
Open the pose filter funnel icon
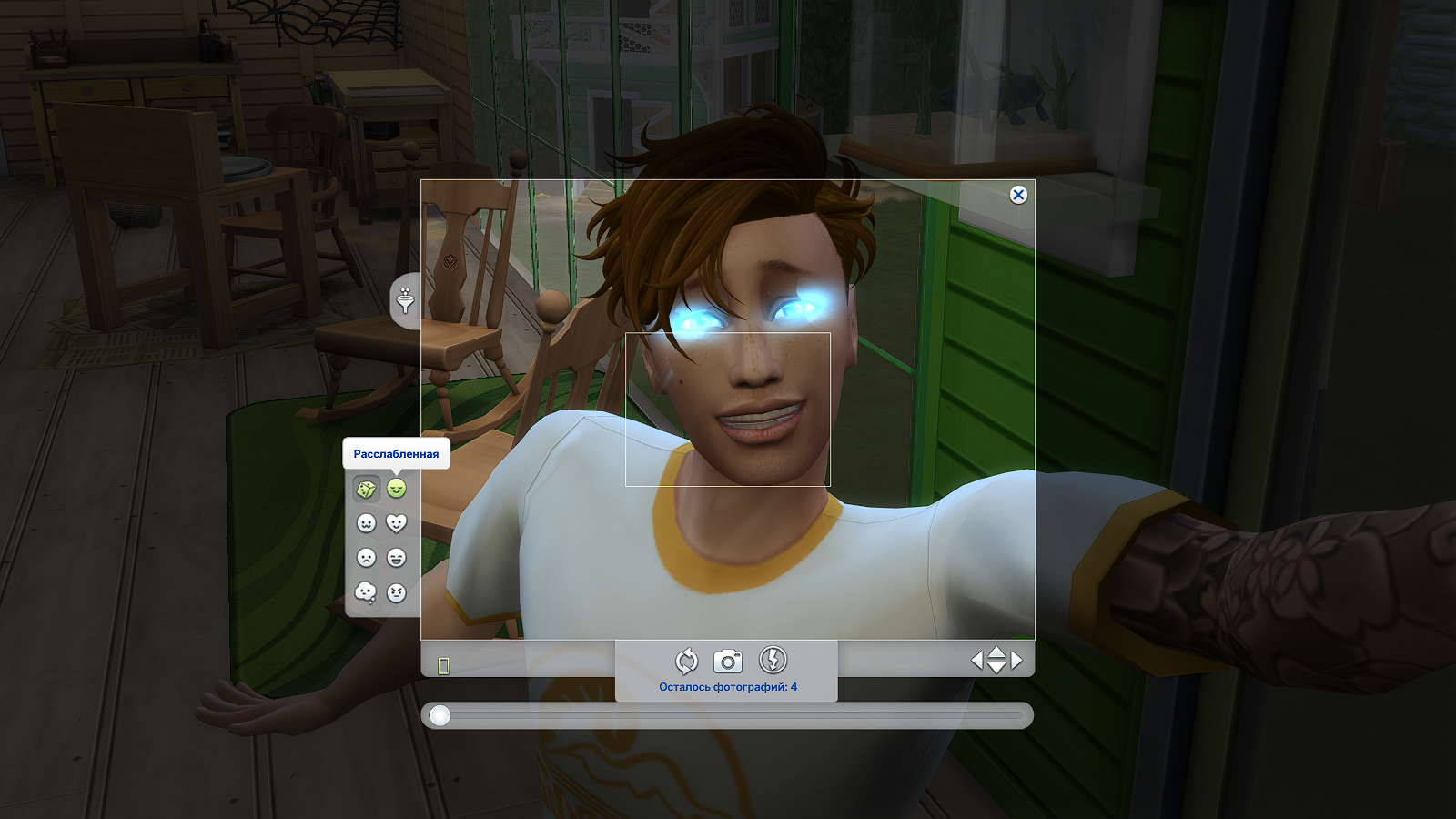pyautogui.click(x=404, y=300)
